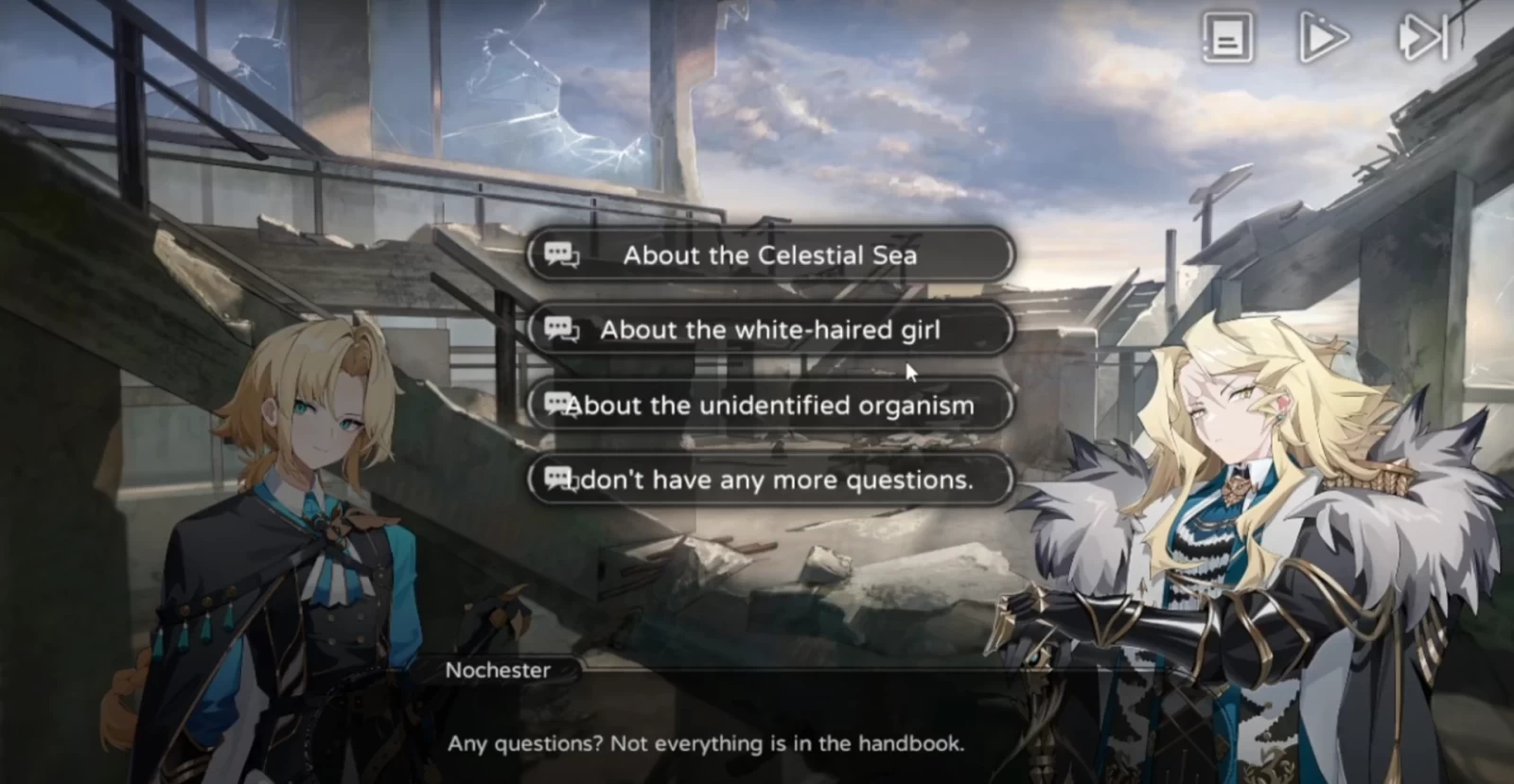The width and height of the screenshot is (1514, 784).
Task: Skip the story scene
Action: [x=1422, y=39]
